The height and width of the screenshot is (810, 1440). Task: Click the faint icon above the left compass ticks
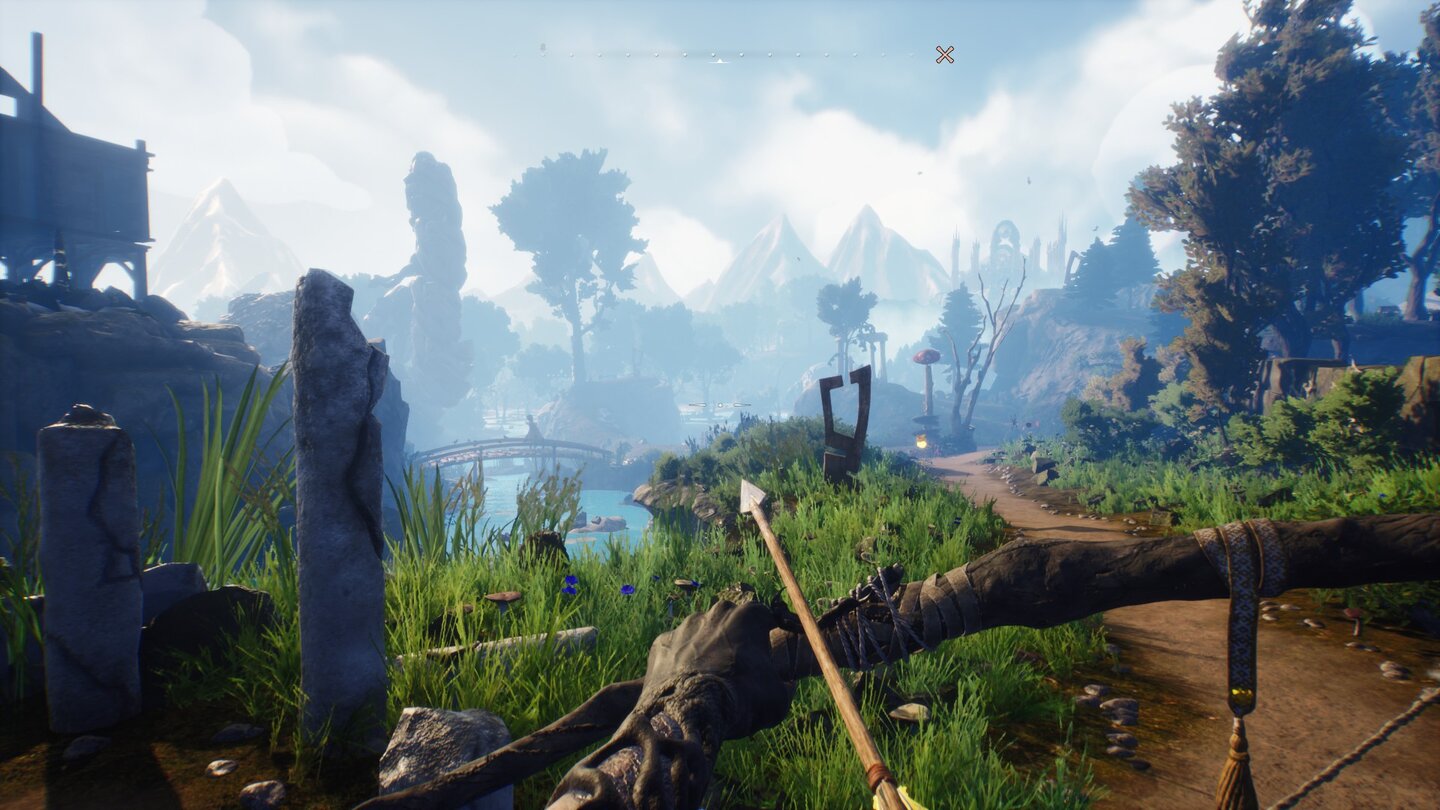tap(542, 46)
